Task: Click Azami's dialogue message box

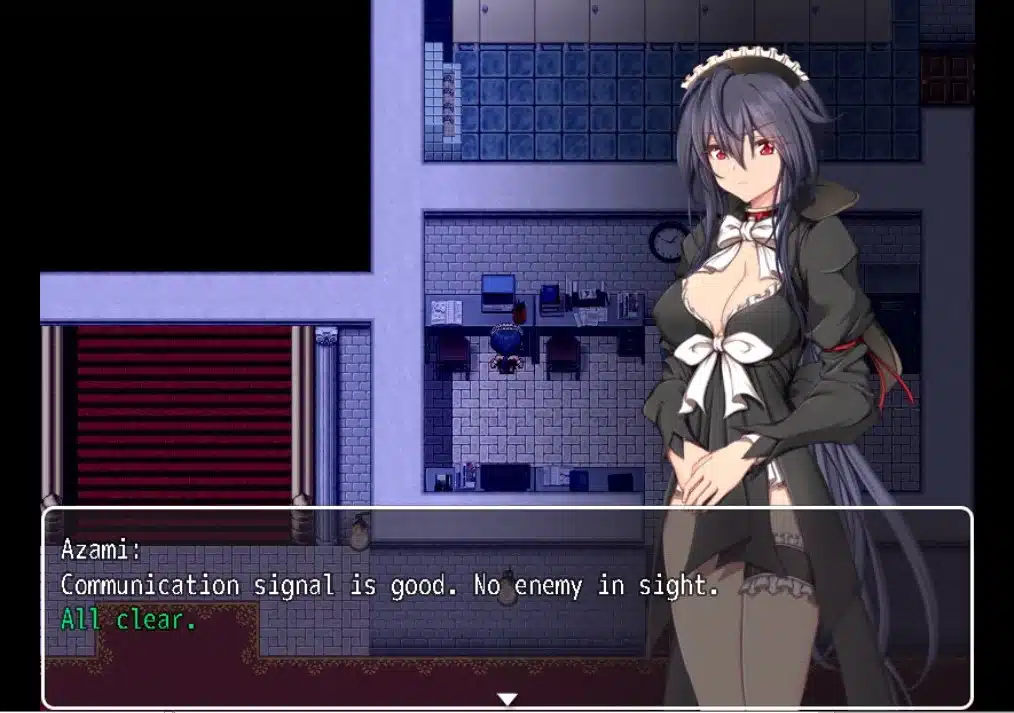Action: (506, 606)
